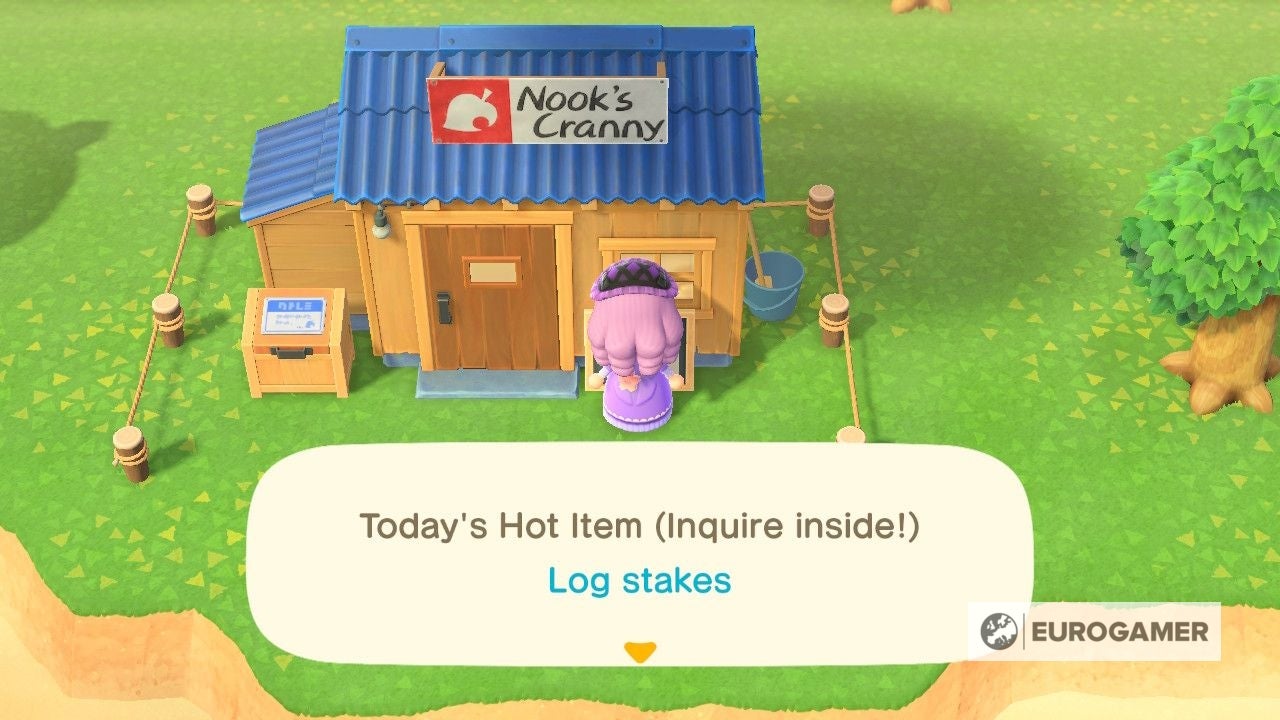Select the wooden drop box near the shop

pos(290,340)
